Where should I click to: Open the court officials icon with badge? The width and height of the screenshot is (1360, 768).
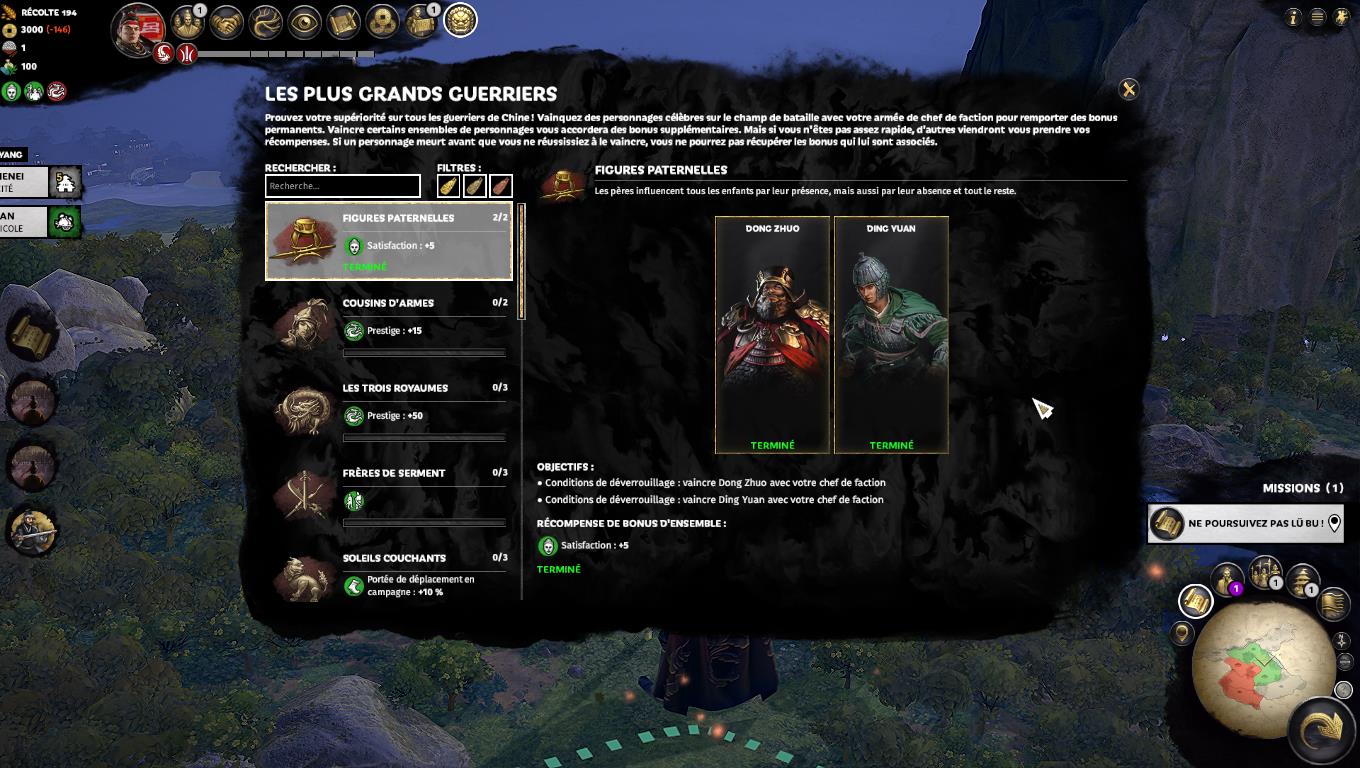(188, 21)
